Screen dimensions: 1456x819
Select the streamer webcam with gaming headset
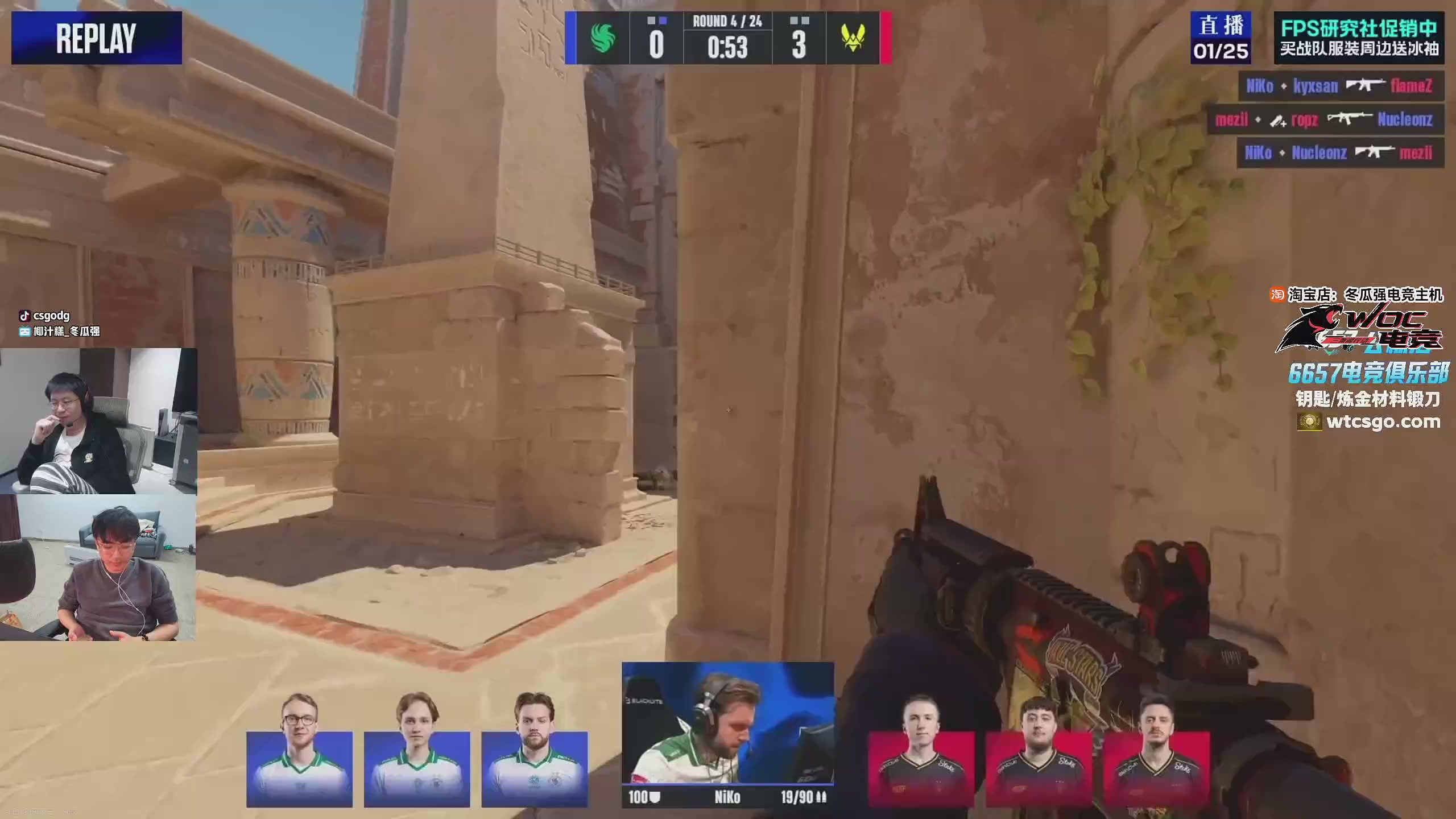[x=98, y=421]
